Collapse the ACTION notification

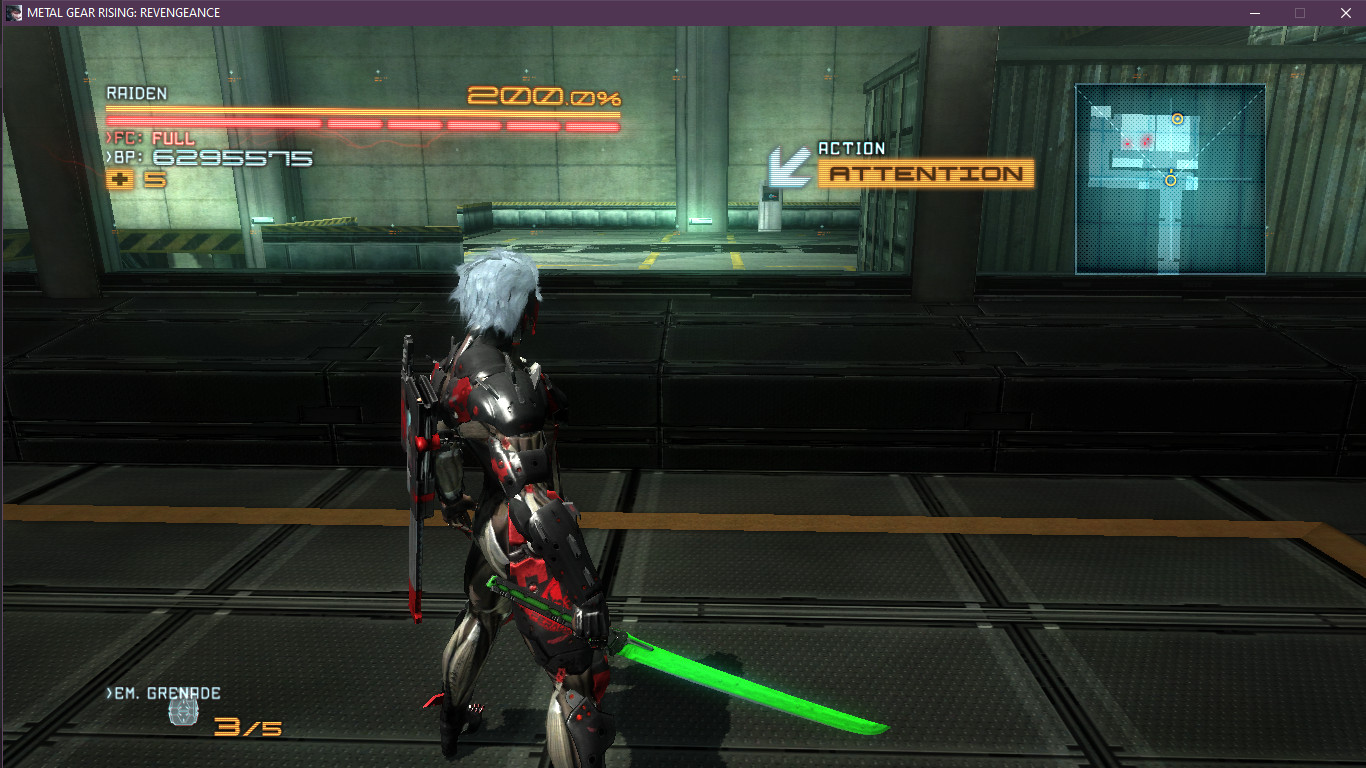click(925, 173)
